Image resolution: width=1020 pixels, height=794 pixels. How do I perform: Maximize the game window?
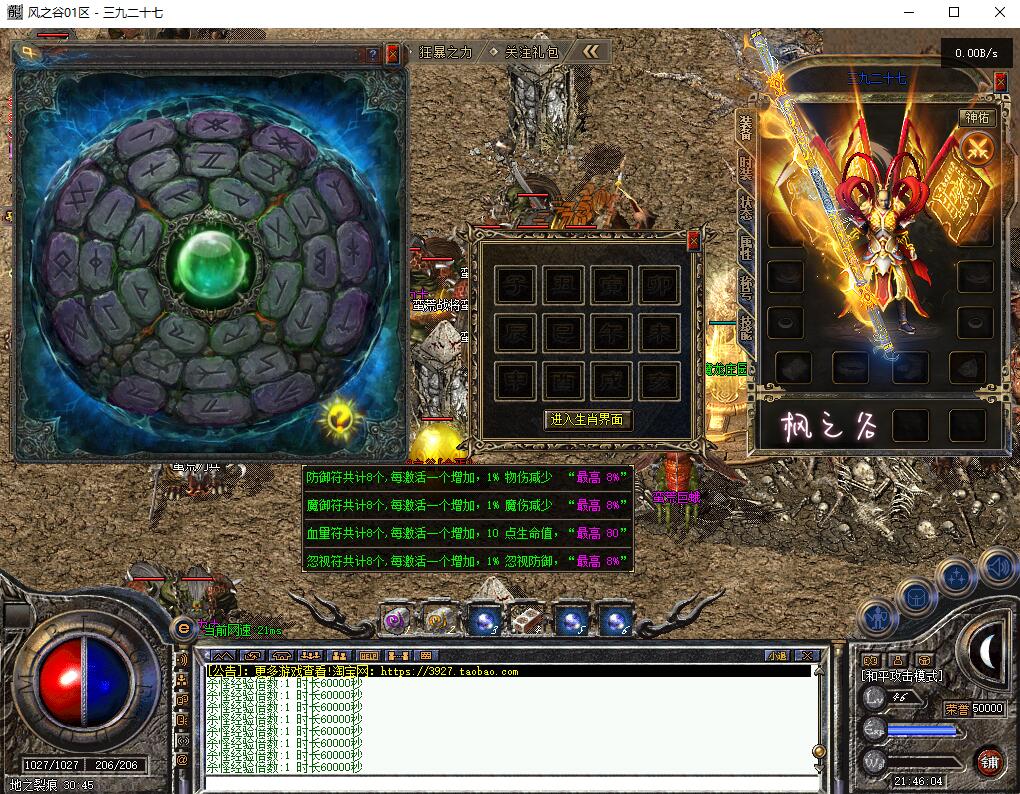[x=954, y=12]
